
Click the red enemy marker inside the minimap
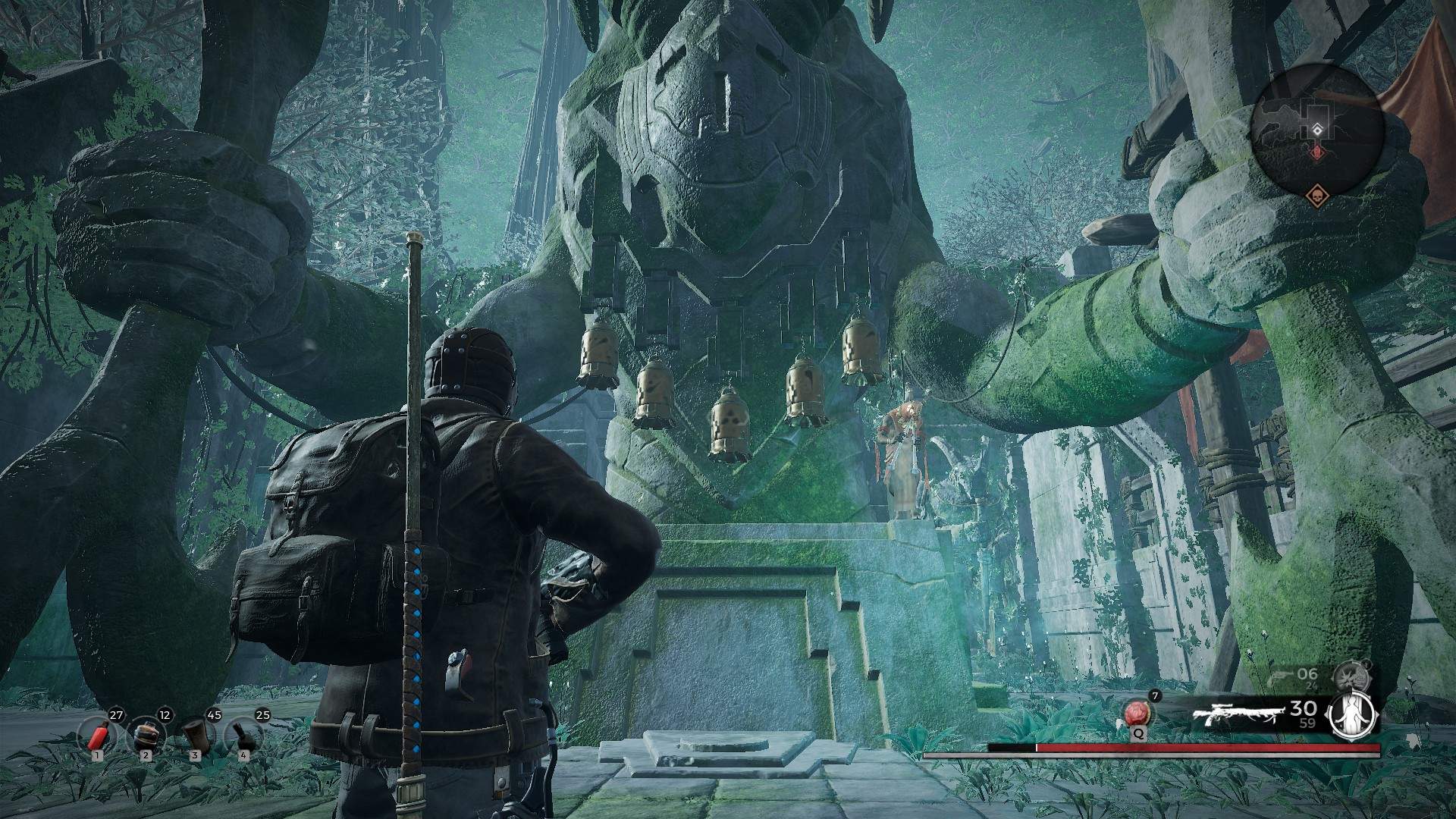pos(1318,152)
